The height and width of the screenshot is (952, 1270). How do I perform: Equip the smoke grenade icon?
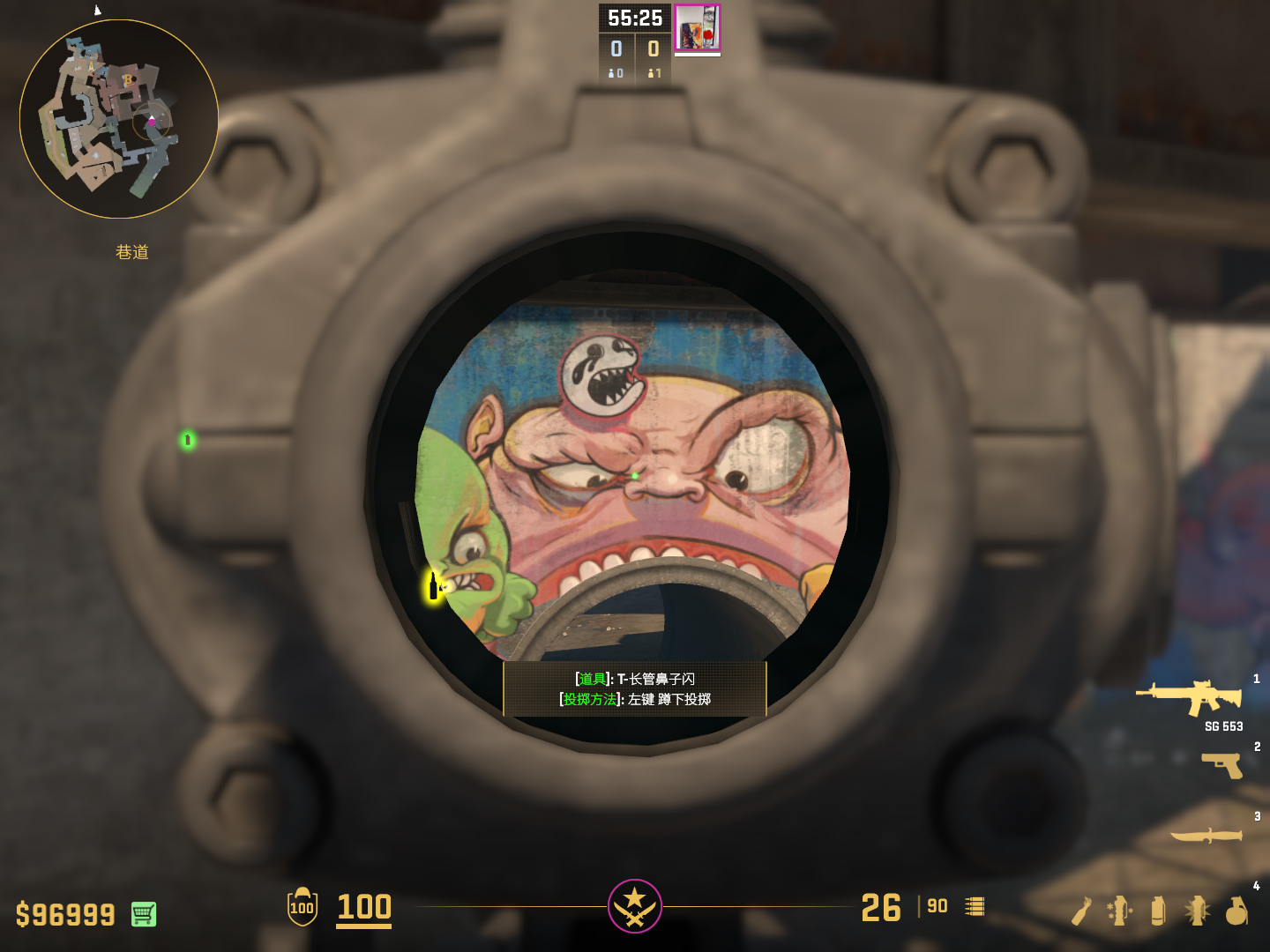[x=1158, y=911]
